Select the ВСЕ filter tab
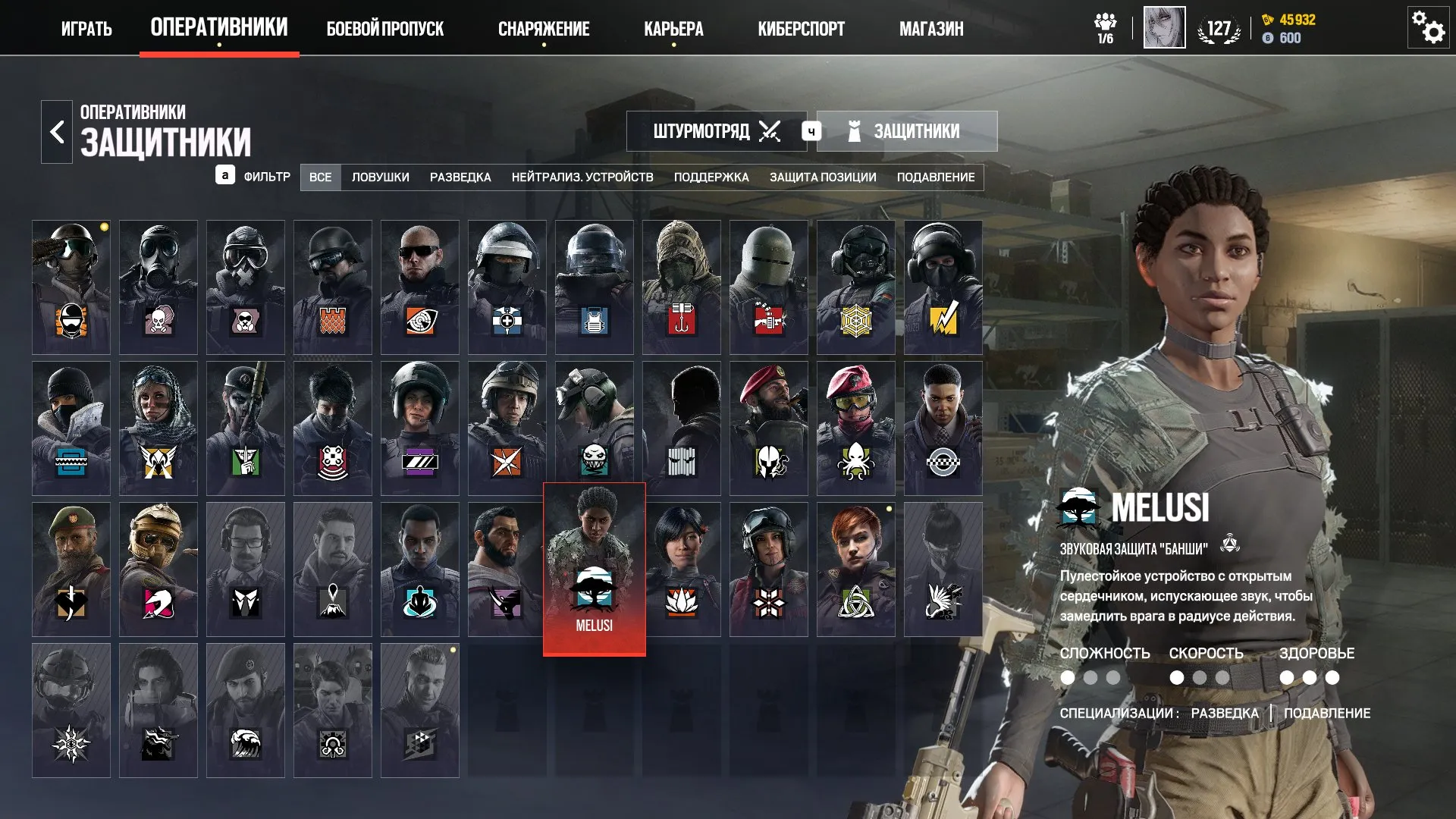 click(x=321, y=177)
